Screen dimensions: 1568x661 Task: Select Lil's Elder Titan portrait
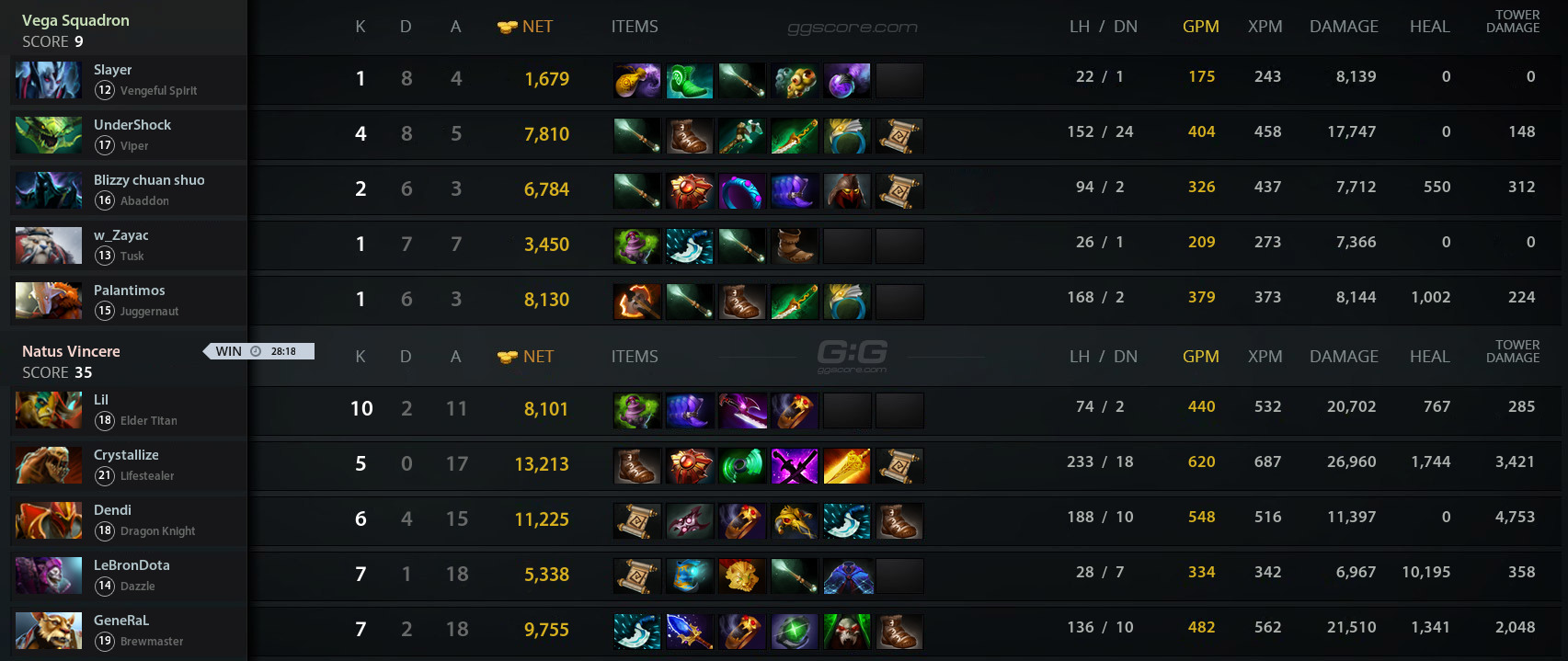pos(49,410)
